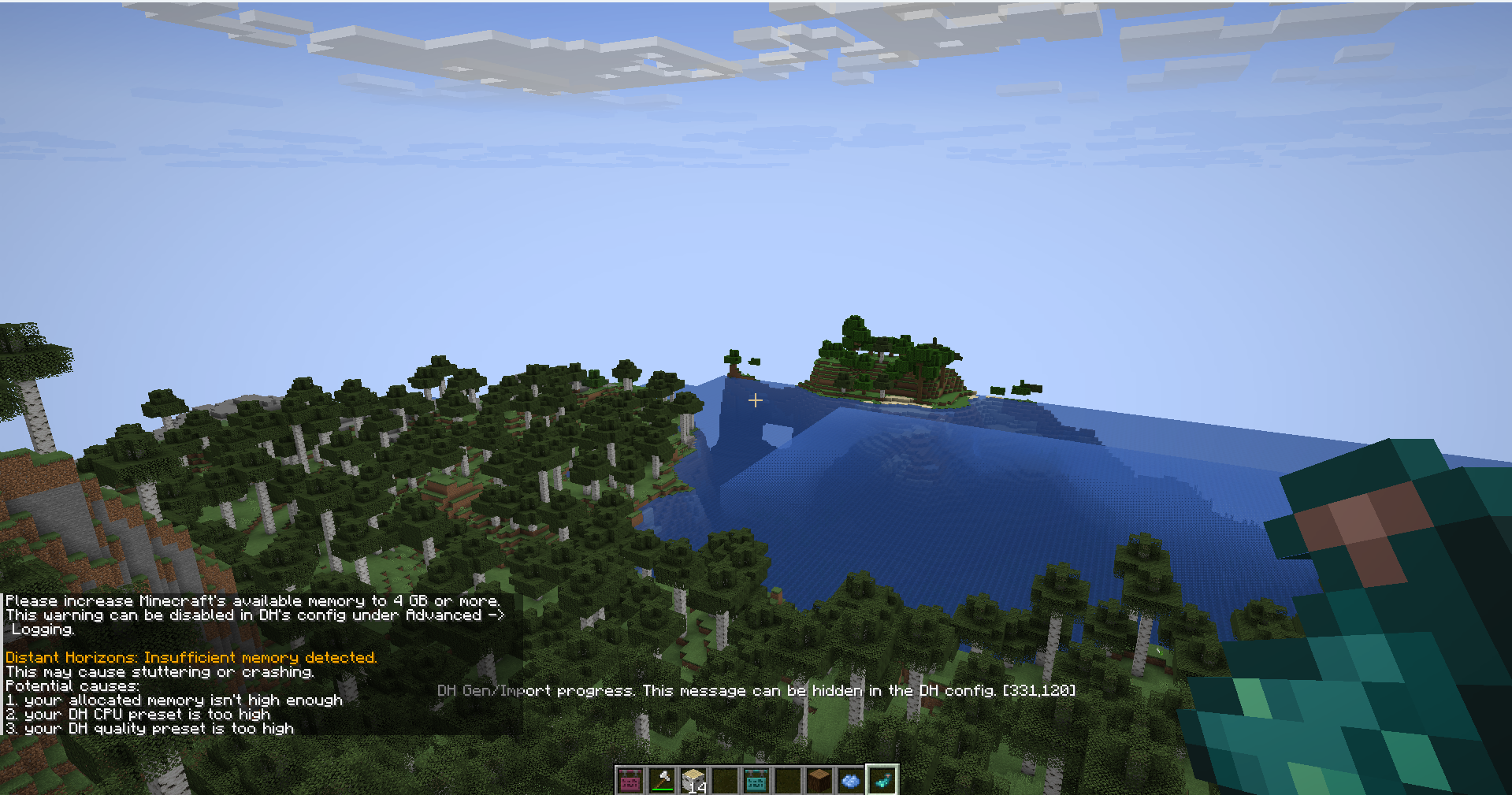Click the first empty hotbar slot
This screenshot has height=795, width=1512.
(726, 780)
